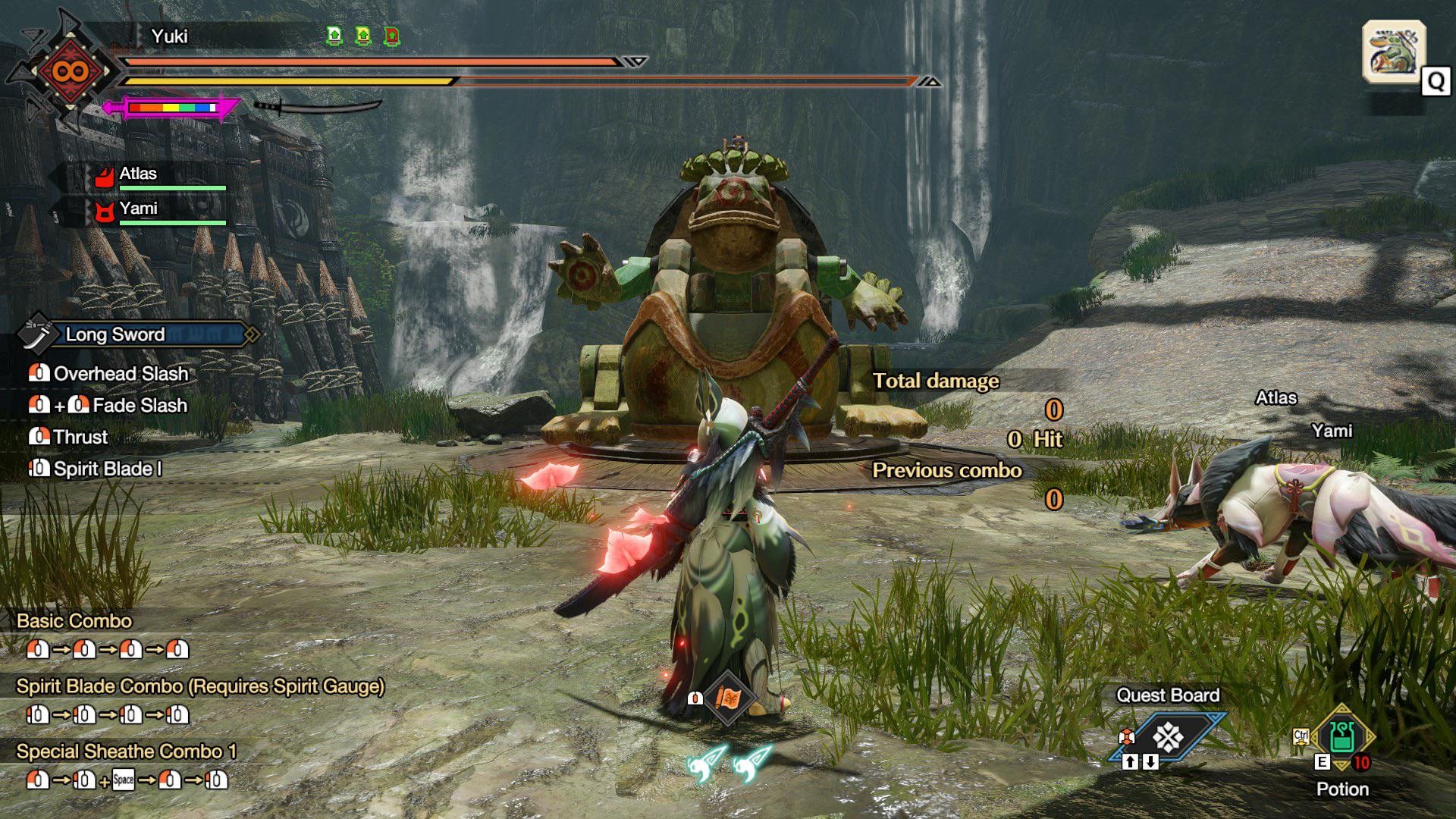This screenshot has height=819, width=1456.
Task: Click the red status buff icon beside Yuki
Action: coord(391,36)
